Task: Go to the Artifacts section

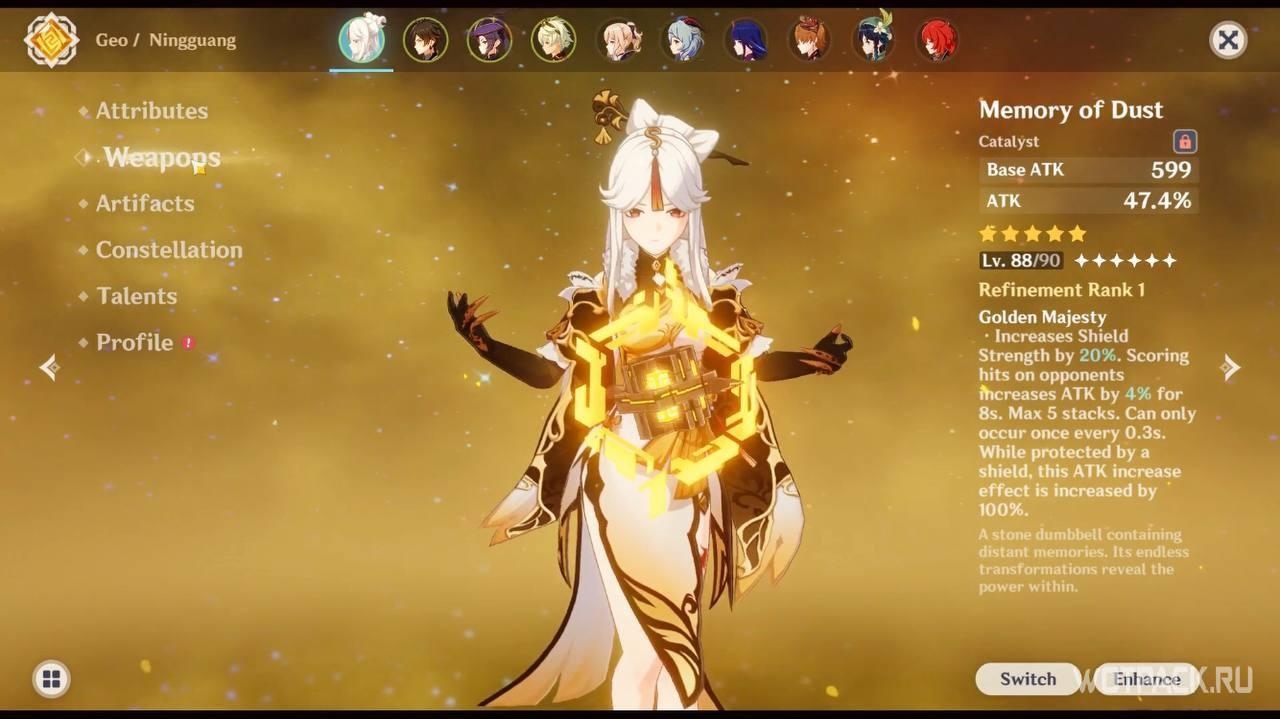Action: 145,203
